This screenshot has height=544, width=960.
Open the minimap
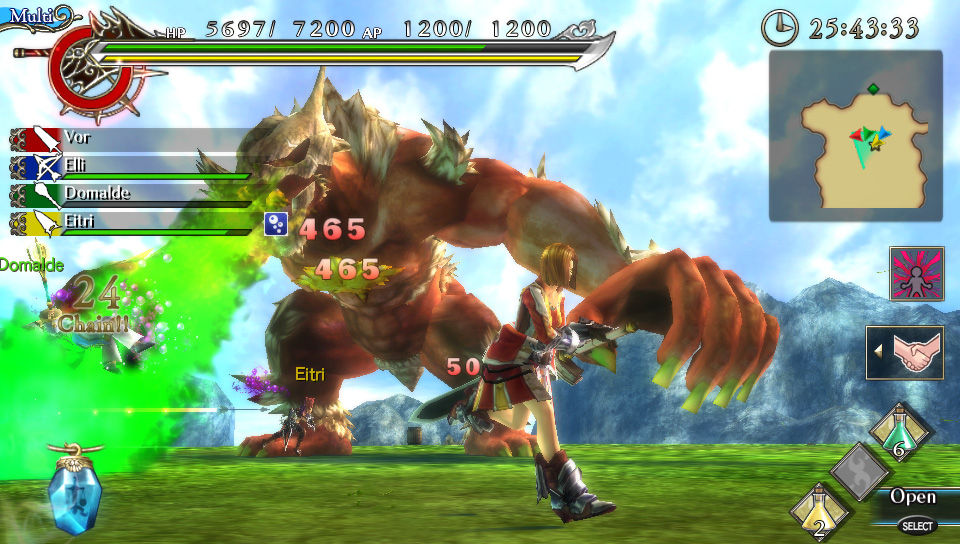(x=856, y=136)
